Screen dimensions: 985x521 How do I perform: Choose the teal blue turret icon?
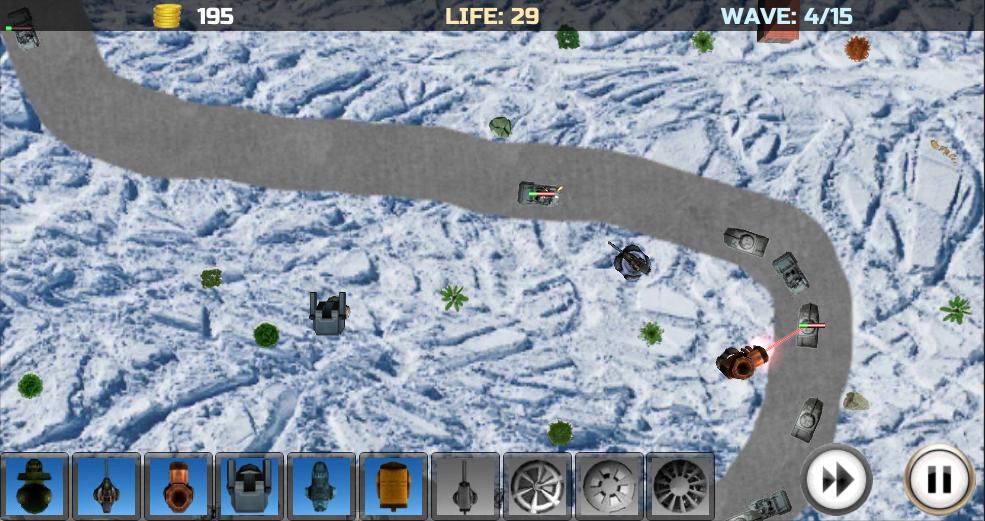pos(322,486)
